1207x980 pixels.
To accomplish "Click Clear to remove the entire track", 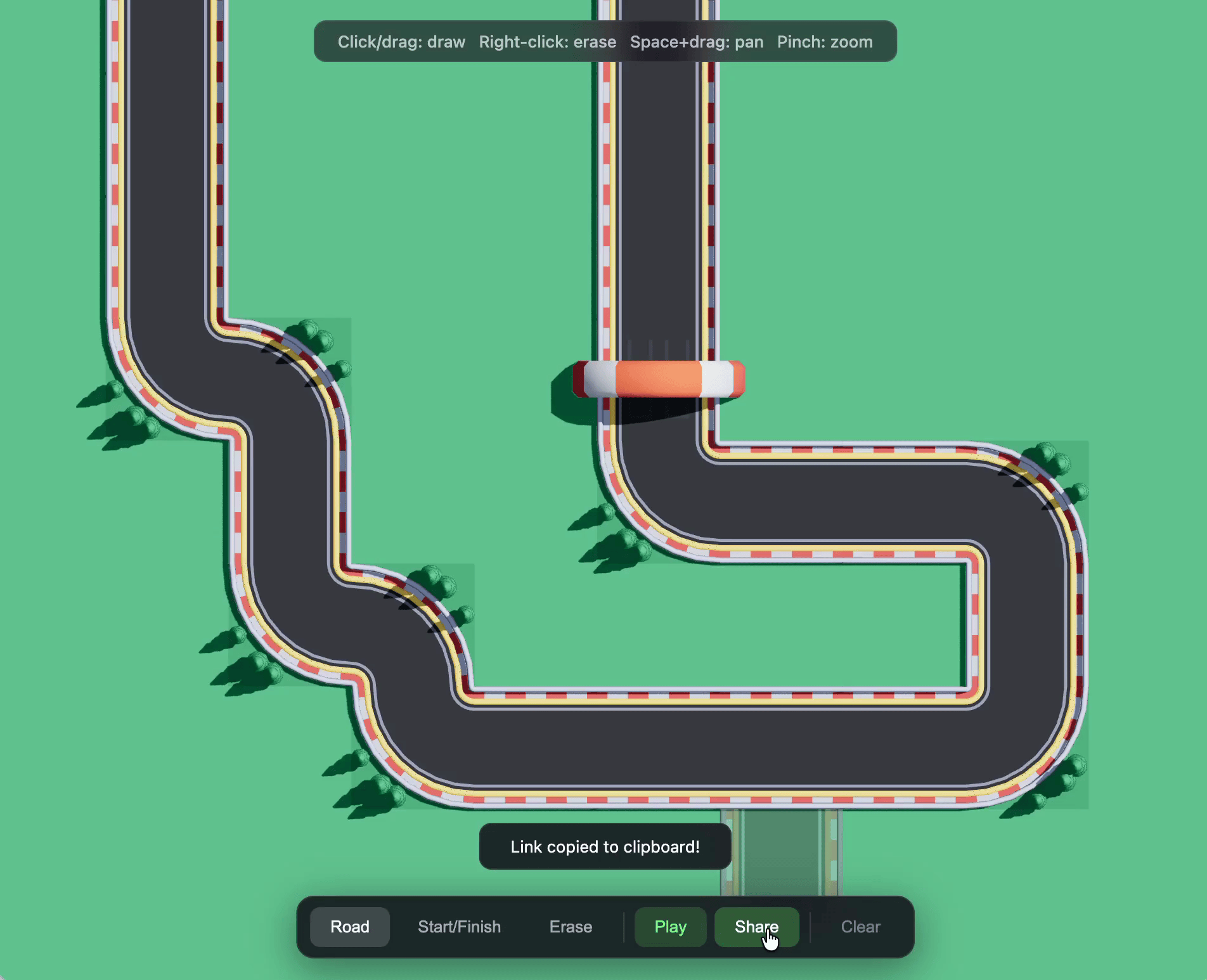I will pos(860,926).
